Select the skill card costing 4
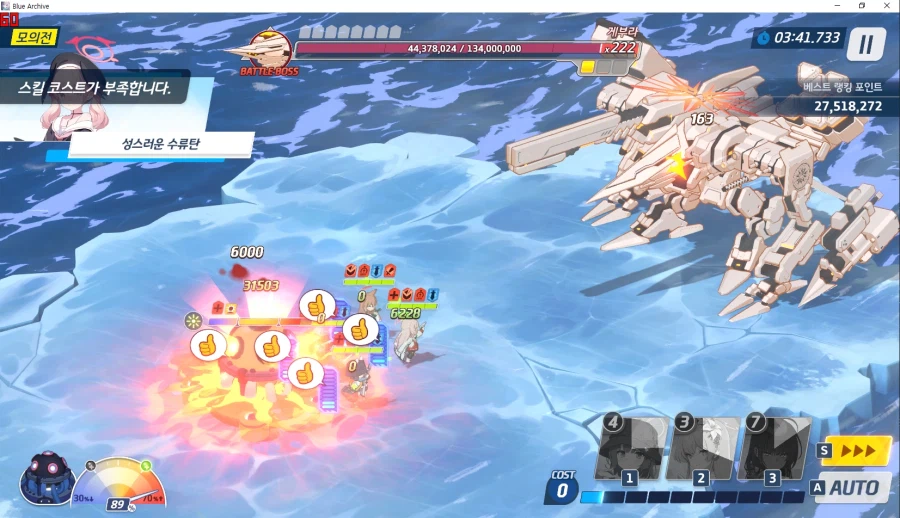Screen dimensions: 900x518 pos(632,447)
